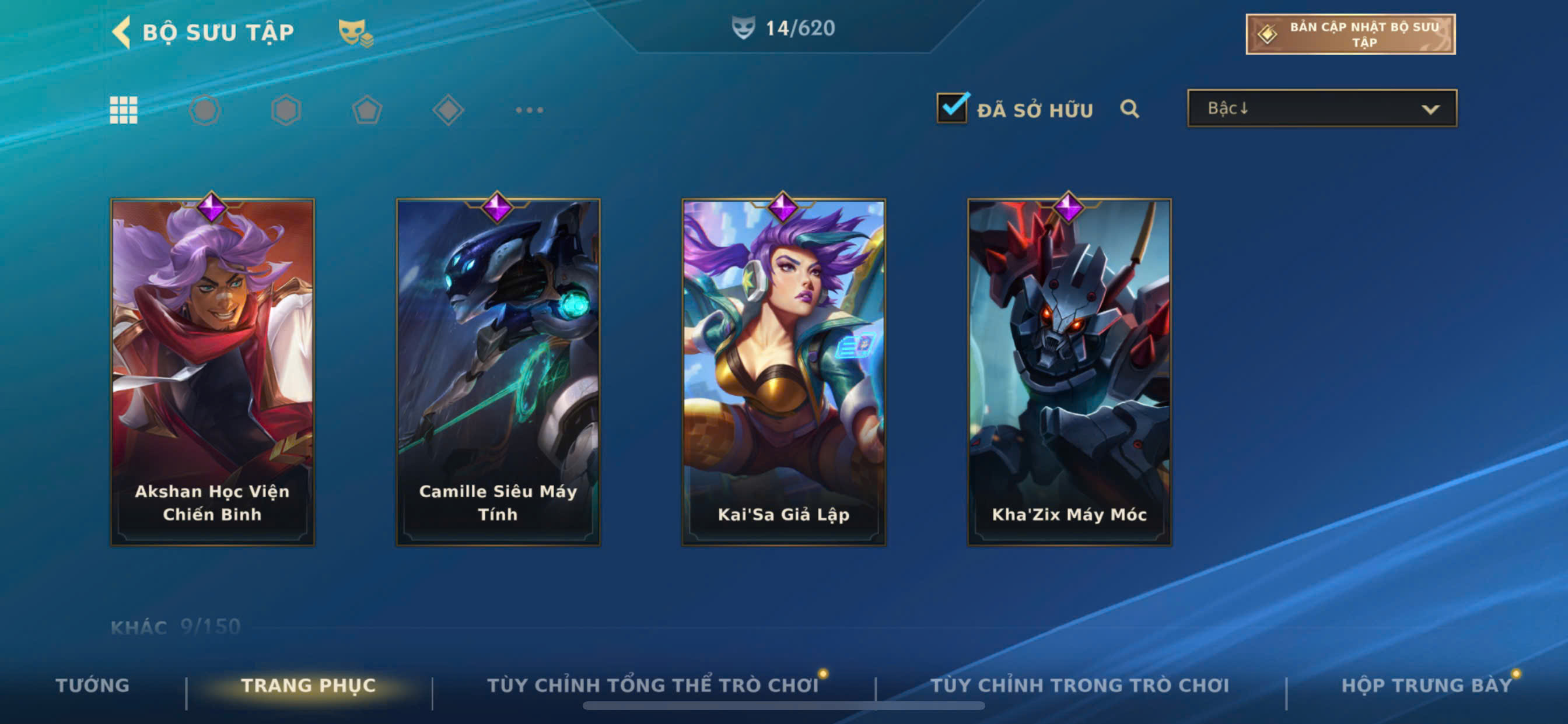Image resolution: width=1568 pixels, height=724 pixels.
Task: Toggle the Đã Sở Hữu checkbox
Action: pyautogui.click(x=952, y=108)
